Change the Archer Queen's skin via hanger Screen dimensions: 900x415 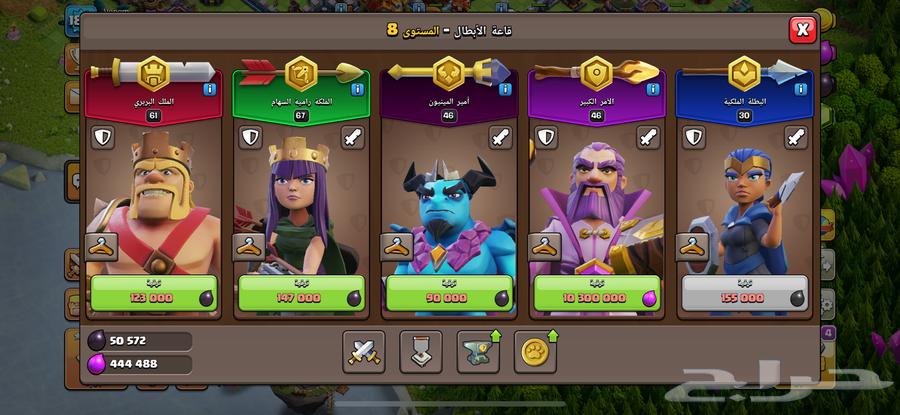[250, 246]
